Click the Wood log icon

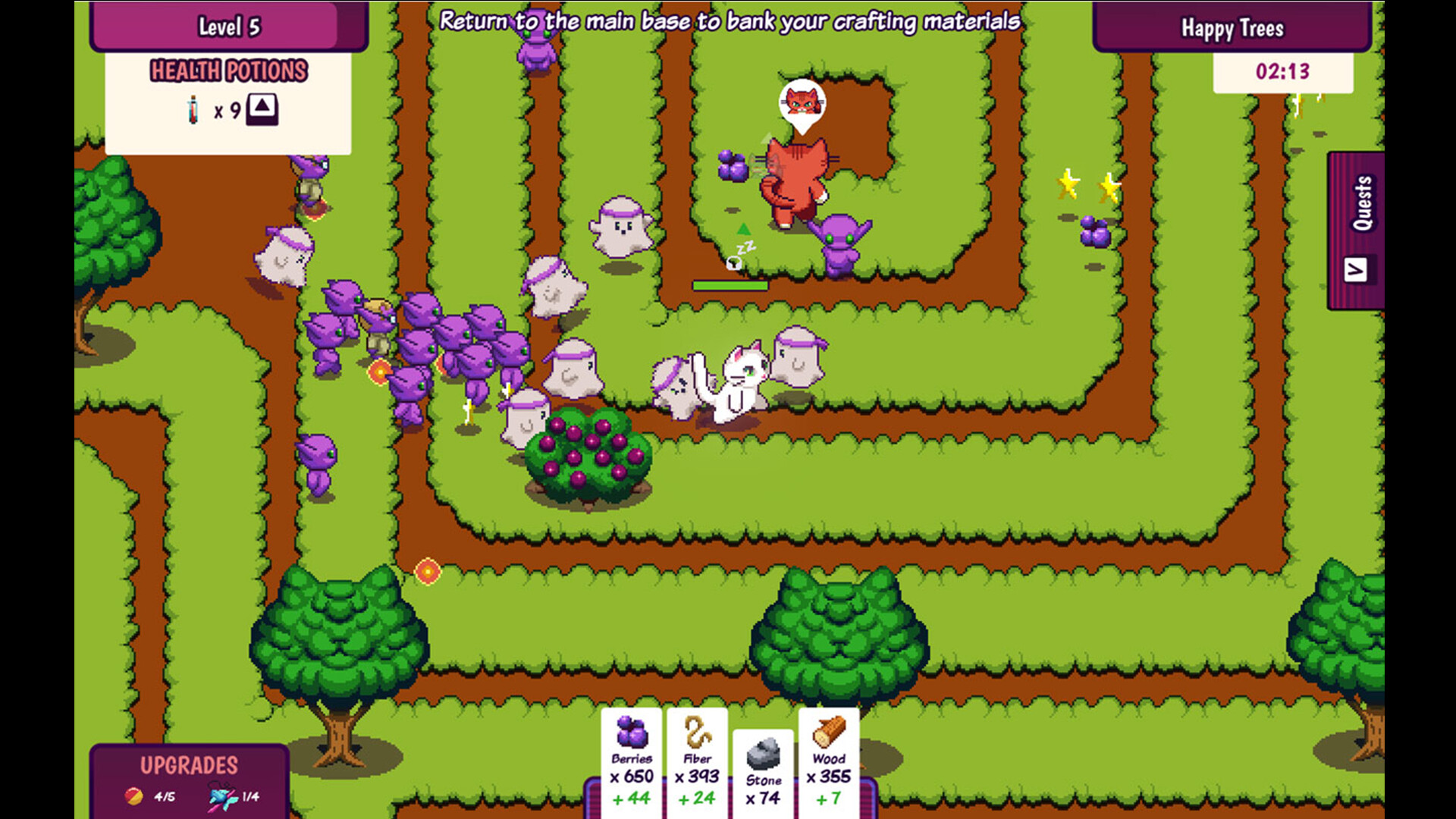point(829,733)
